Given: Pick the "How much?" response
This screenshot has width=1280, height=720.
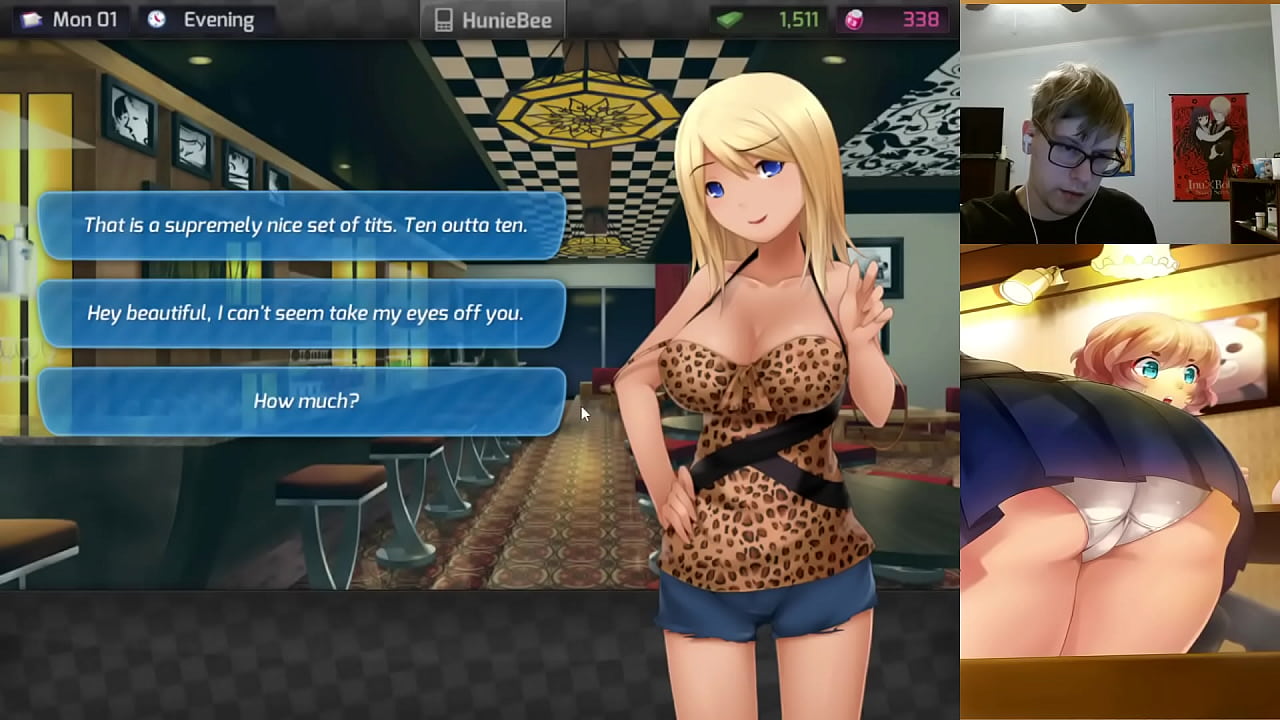Looking at the screenshot, I should [x=303, y=401].
